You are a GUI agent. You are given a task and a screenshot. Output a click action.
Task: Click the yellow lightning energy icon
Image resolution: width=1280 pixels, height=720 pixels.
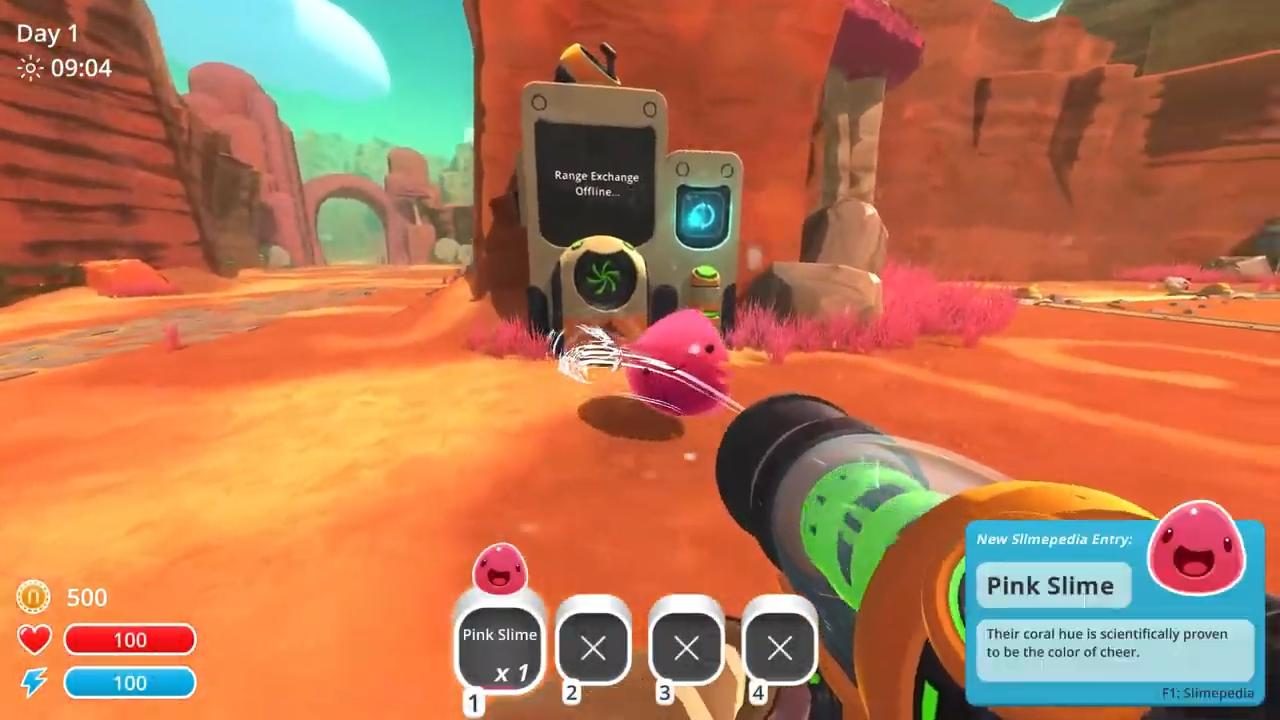33,683
